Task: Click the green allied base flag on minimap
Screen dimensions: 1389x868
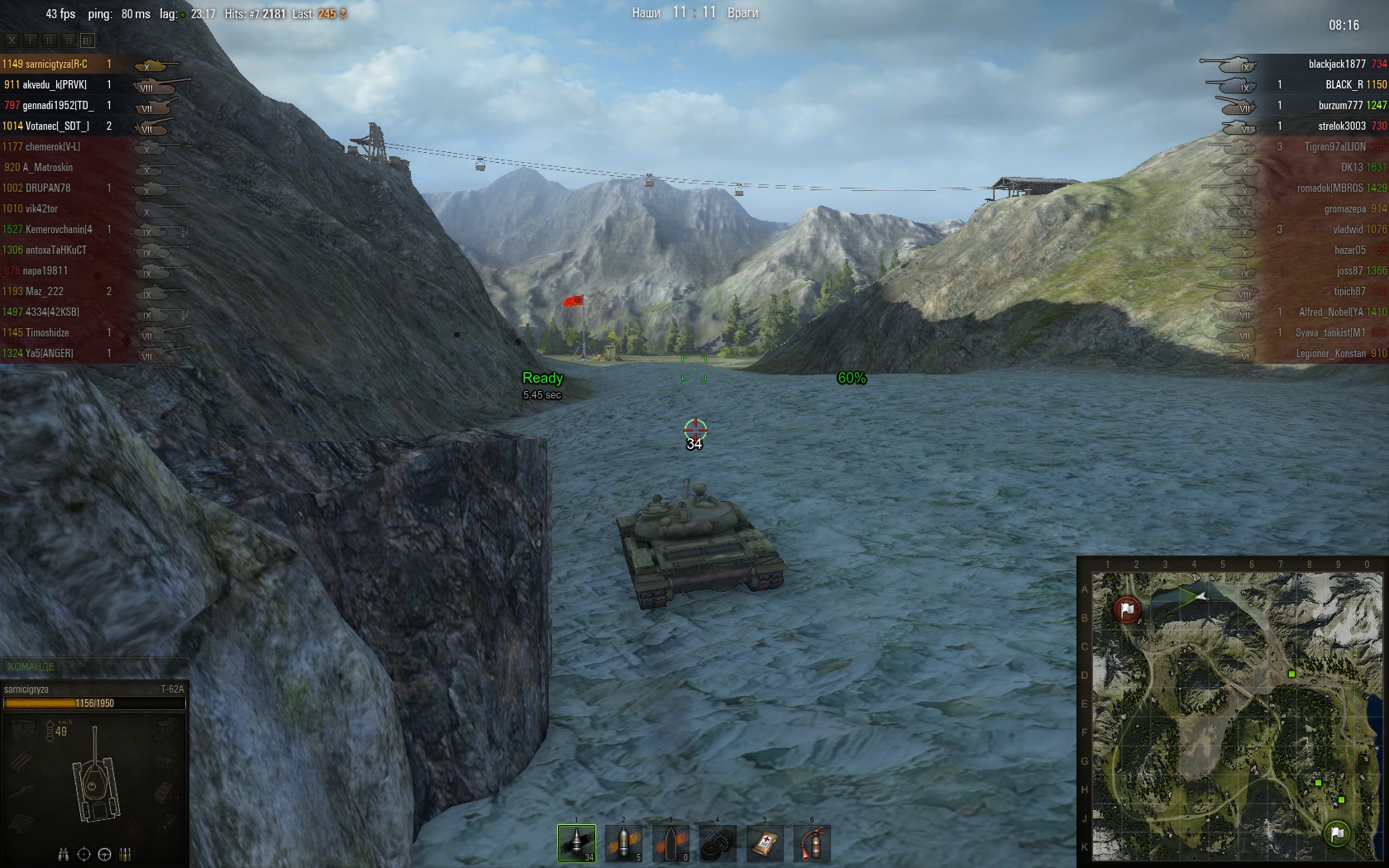Action: (x=1337, y=832)
